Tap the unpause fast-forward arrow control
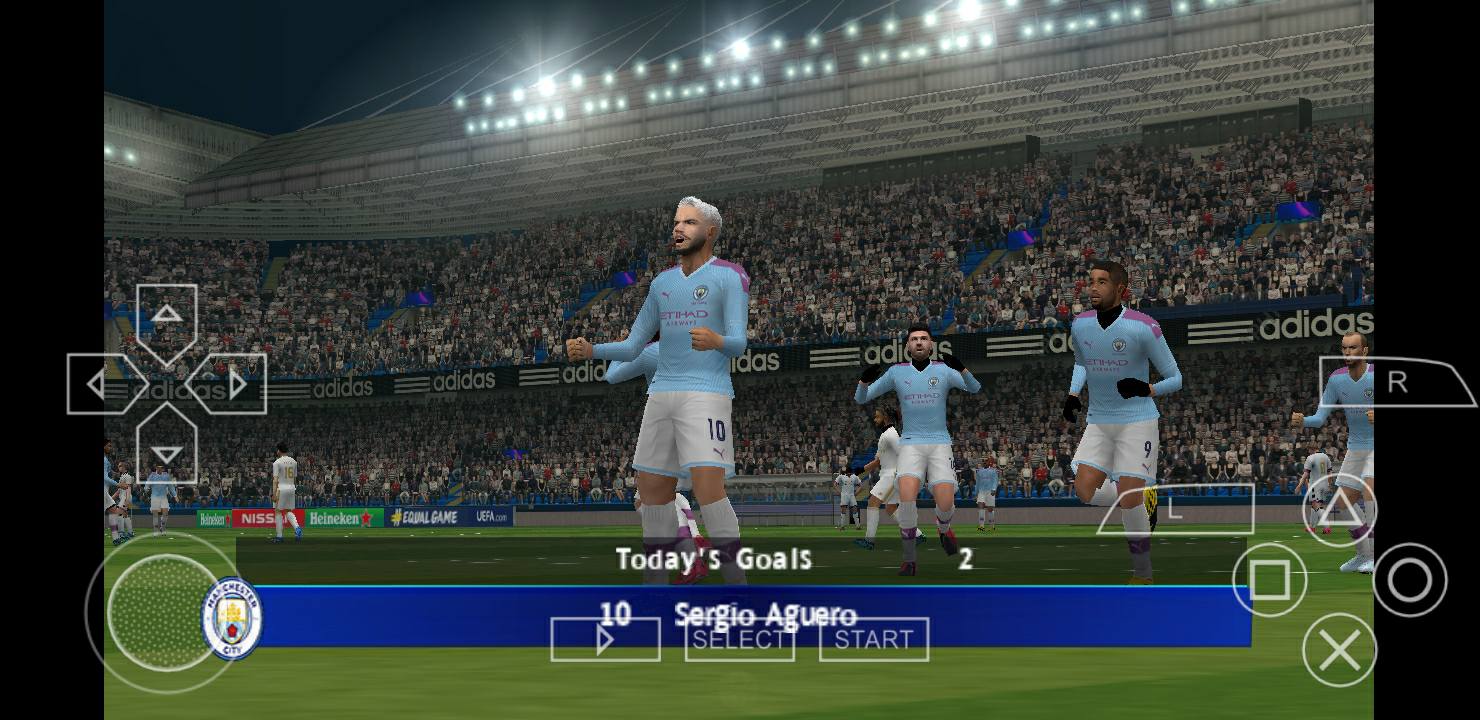This screenshot has height=720, width=1480. pyautogui.click(x=605, y=639)
